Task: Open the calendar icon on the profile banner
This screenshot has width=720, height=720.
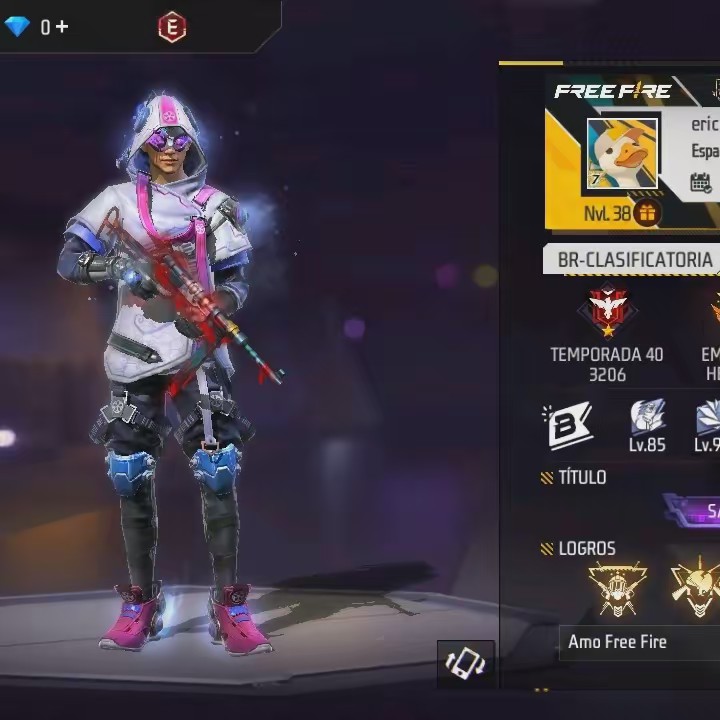Action: point(701,182)
